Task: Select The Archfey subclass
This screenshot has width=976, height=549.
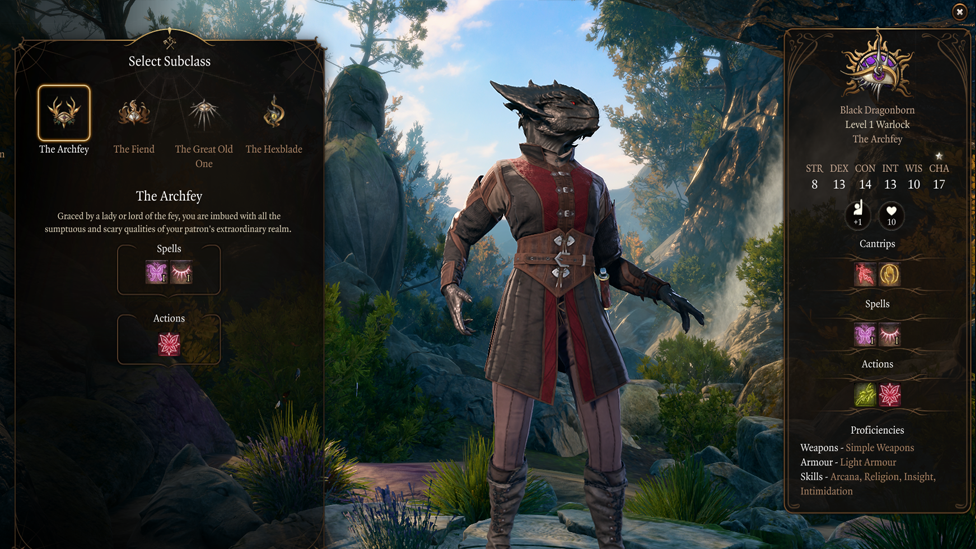Action: pos(64,113)
